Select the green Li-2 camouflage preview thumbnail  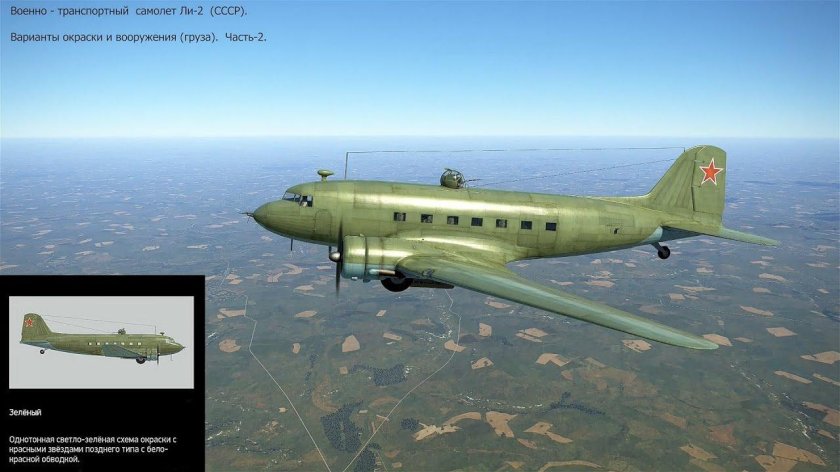point(101,342)
